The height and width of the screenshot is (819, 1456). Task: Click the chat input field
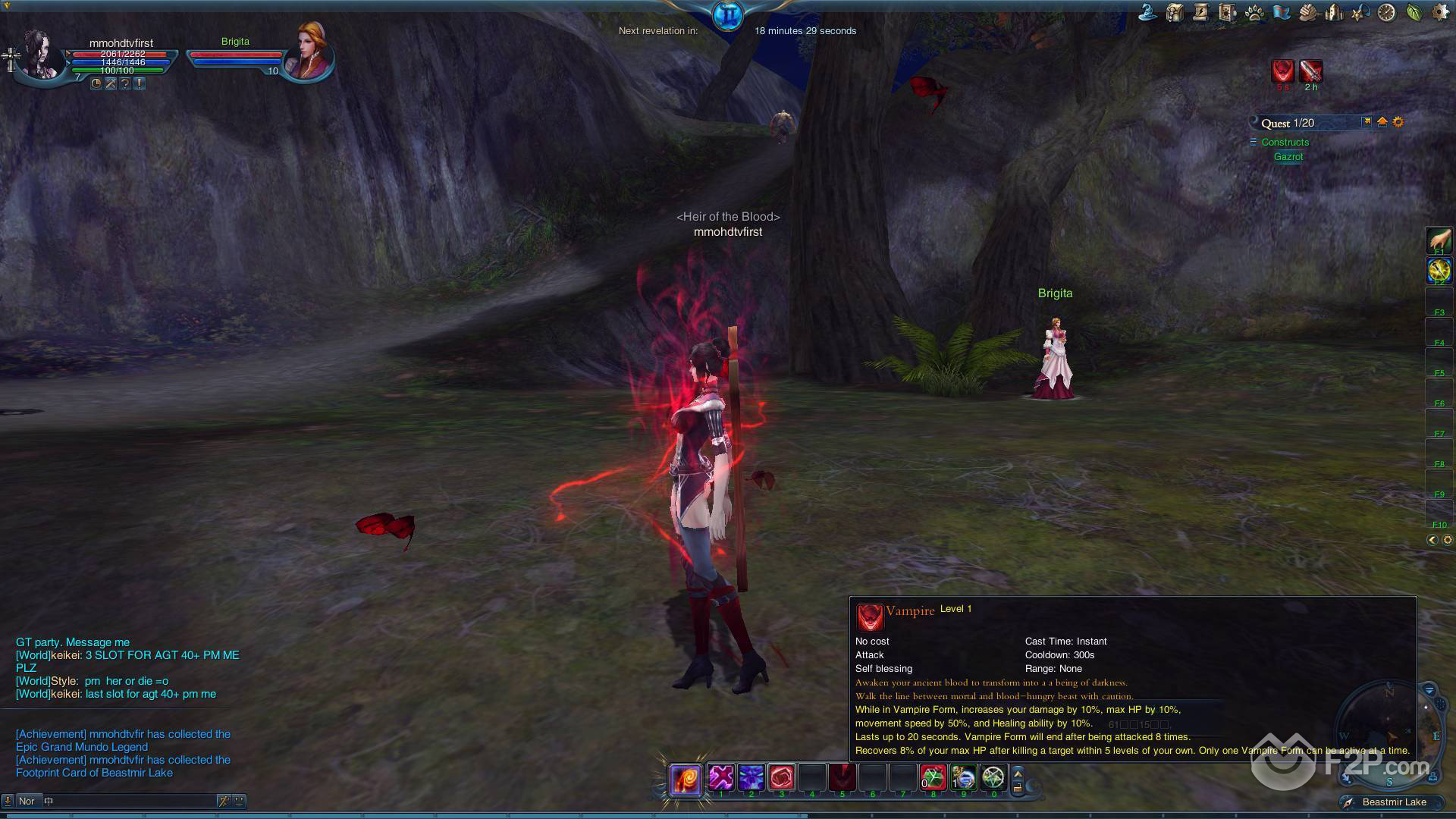coord(129,801)
